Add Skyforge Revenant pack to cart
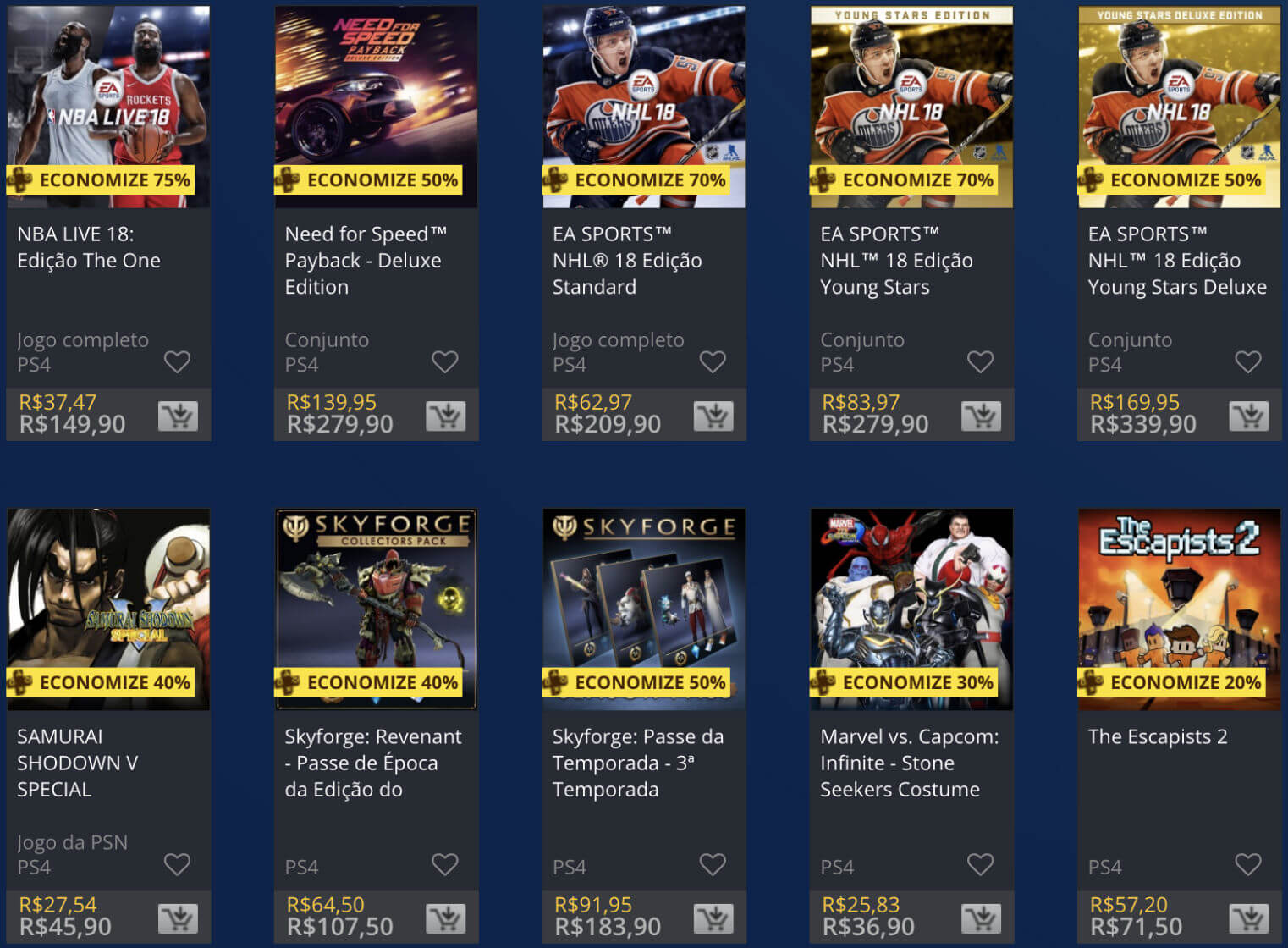The image size is (1288, 948). tap(446, 917)
